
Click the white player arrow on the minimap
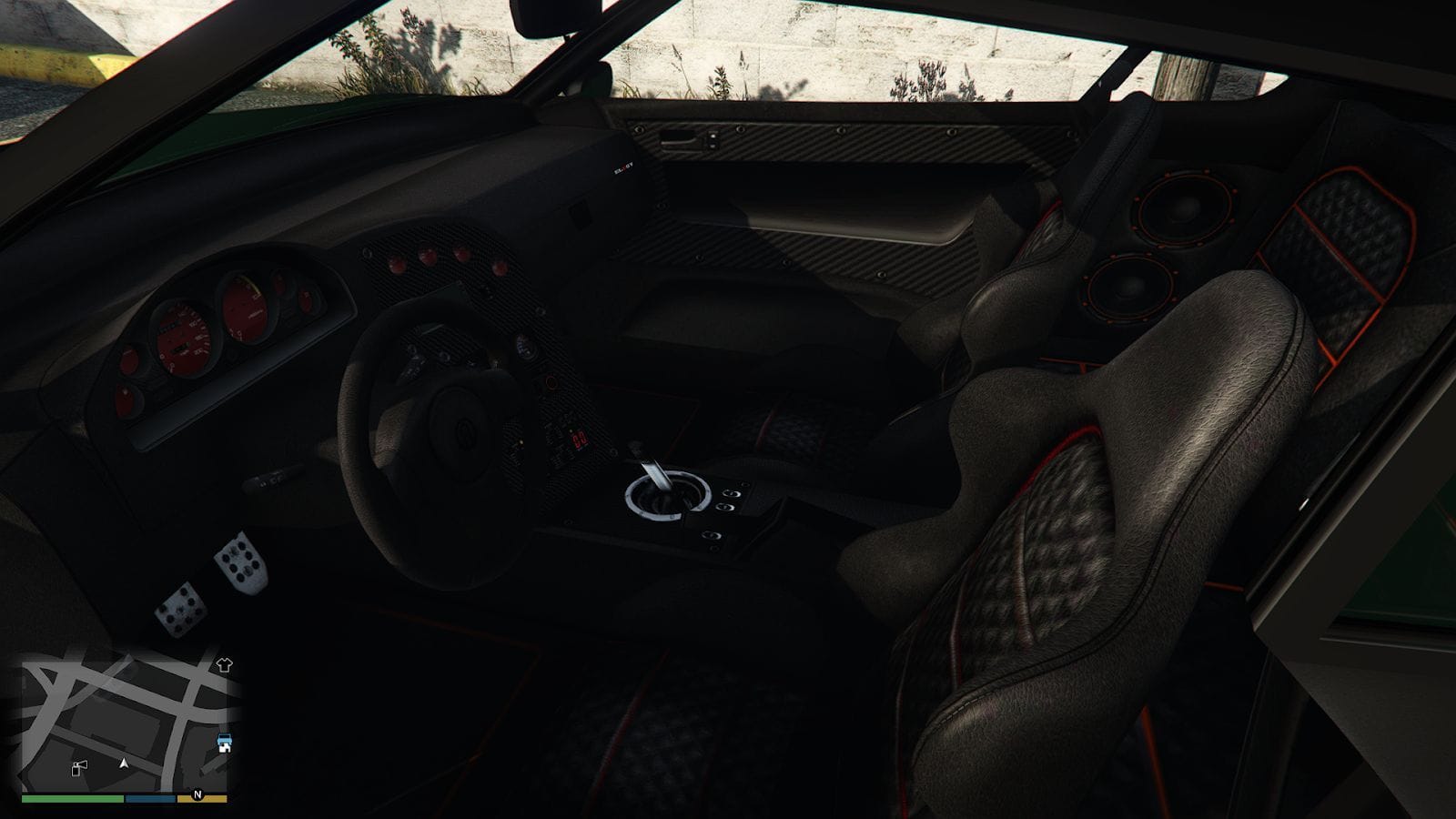click(125, 764)
